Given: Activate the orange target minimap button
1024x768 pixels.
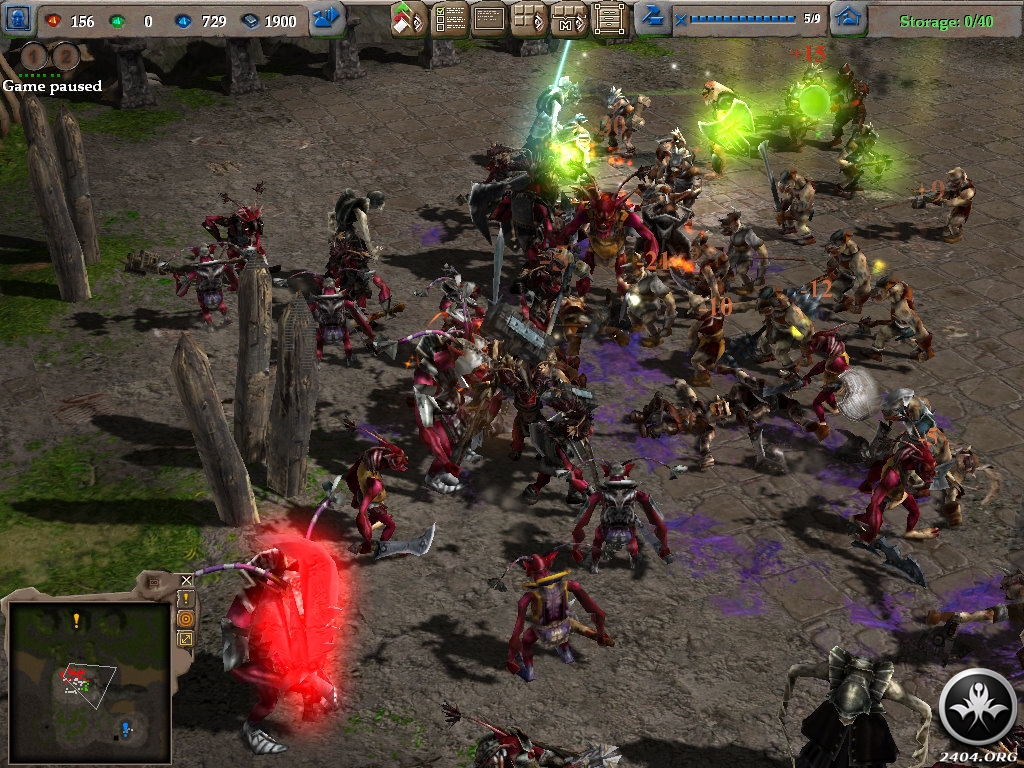Looking at the screenshot, I should [186, 618].
